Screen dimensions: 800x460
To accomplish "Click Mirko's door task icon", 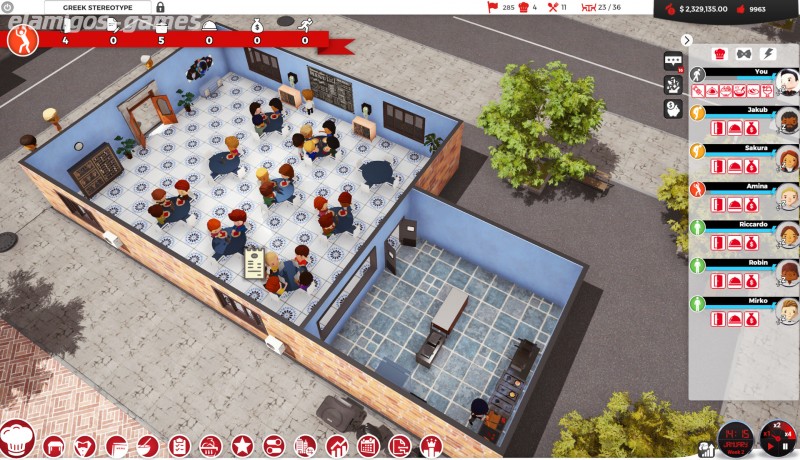I will click(718, 319).
